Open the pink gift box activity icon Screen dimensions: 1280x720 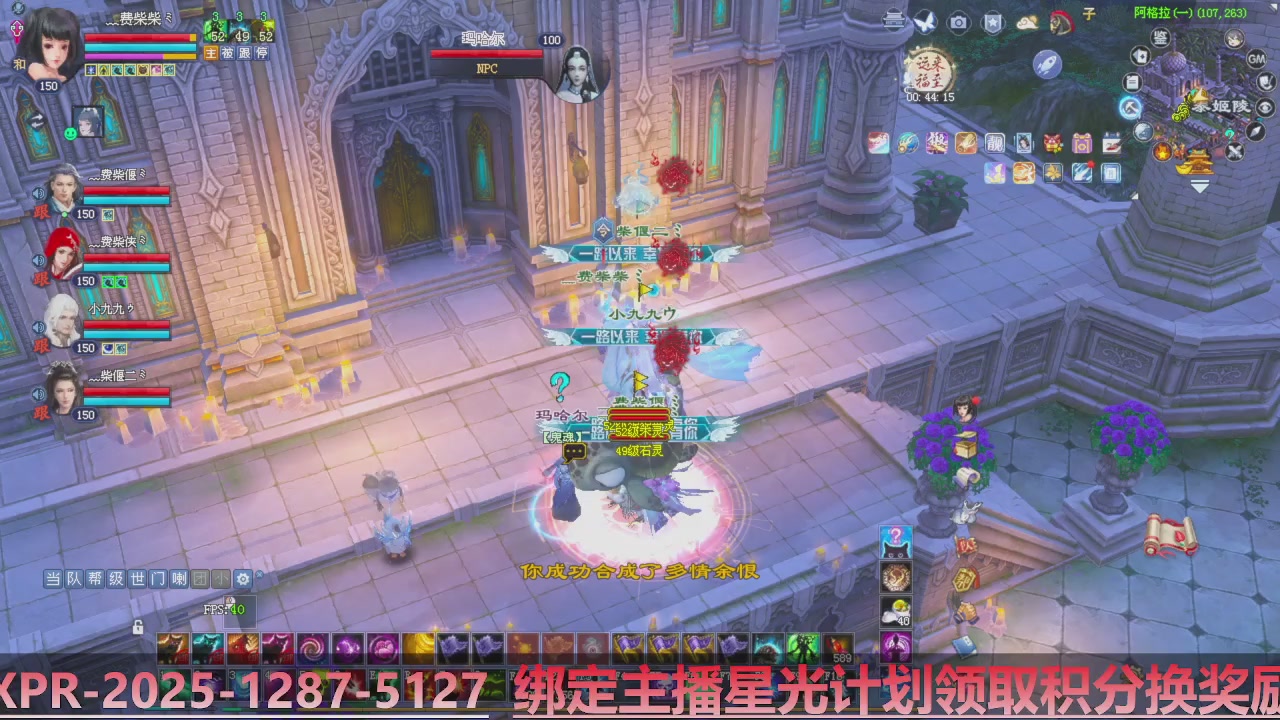click(x=1083, y=143)
